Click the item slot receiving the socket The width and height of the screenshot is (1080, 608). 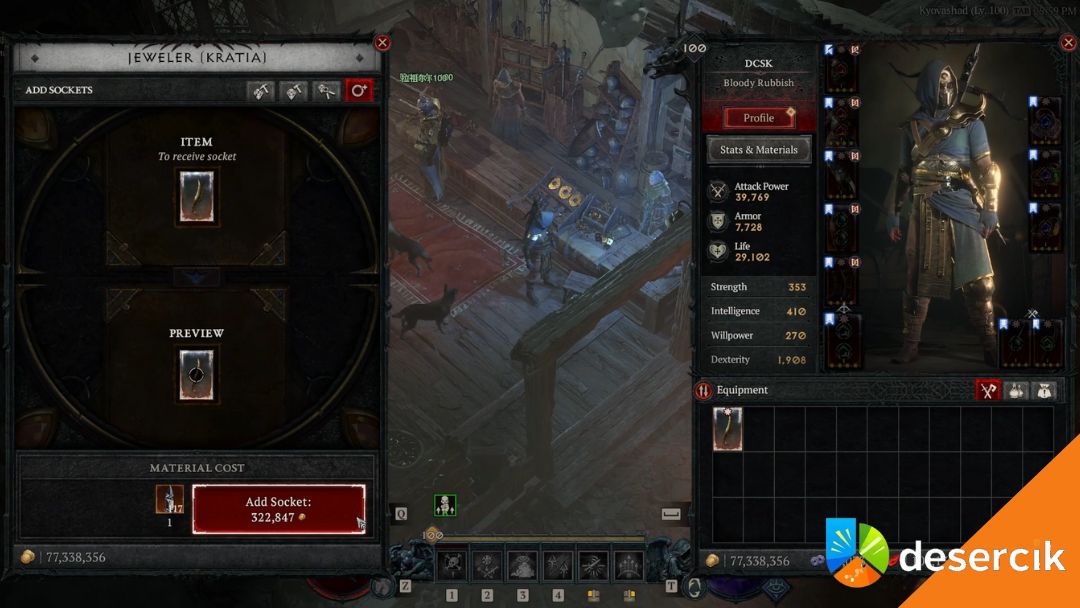(196, 196)
